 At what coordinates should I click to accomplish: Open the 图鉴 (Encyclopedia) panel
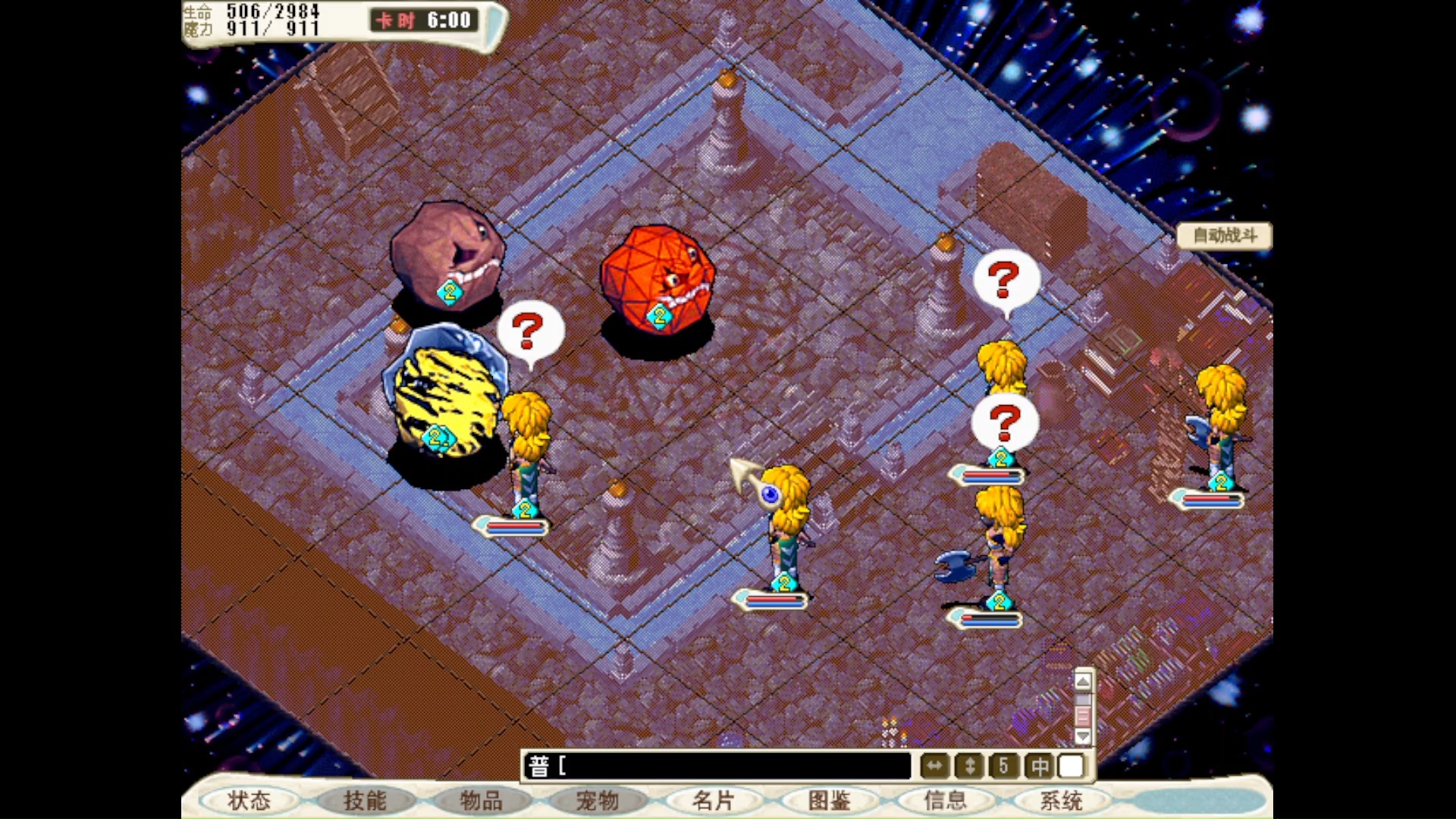click(x=830, y=801)
